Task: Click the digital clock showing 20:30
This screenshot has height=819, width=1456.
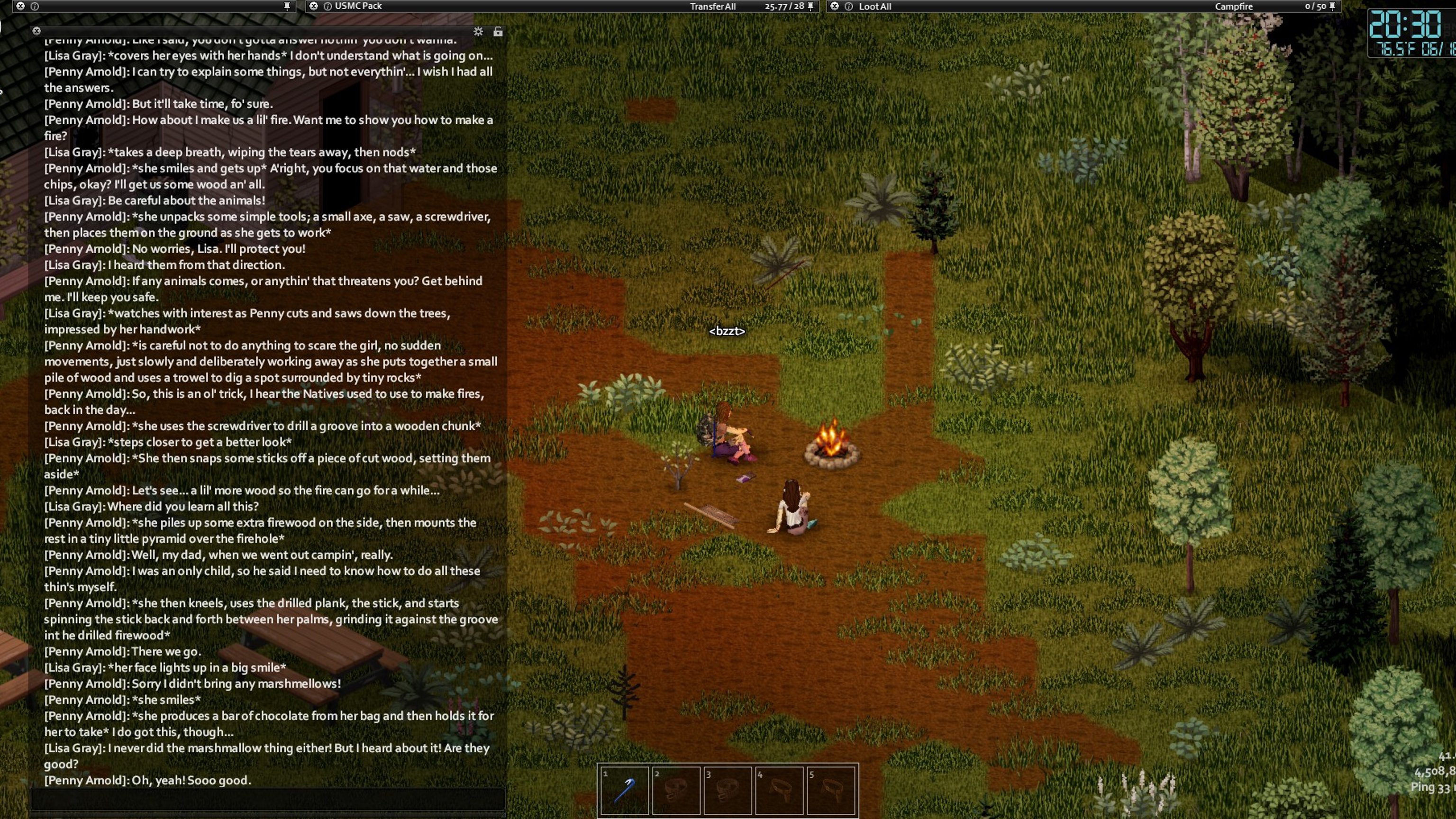Action: 1405,25
